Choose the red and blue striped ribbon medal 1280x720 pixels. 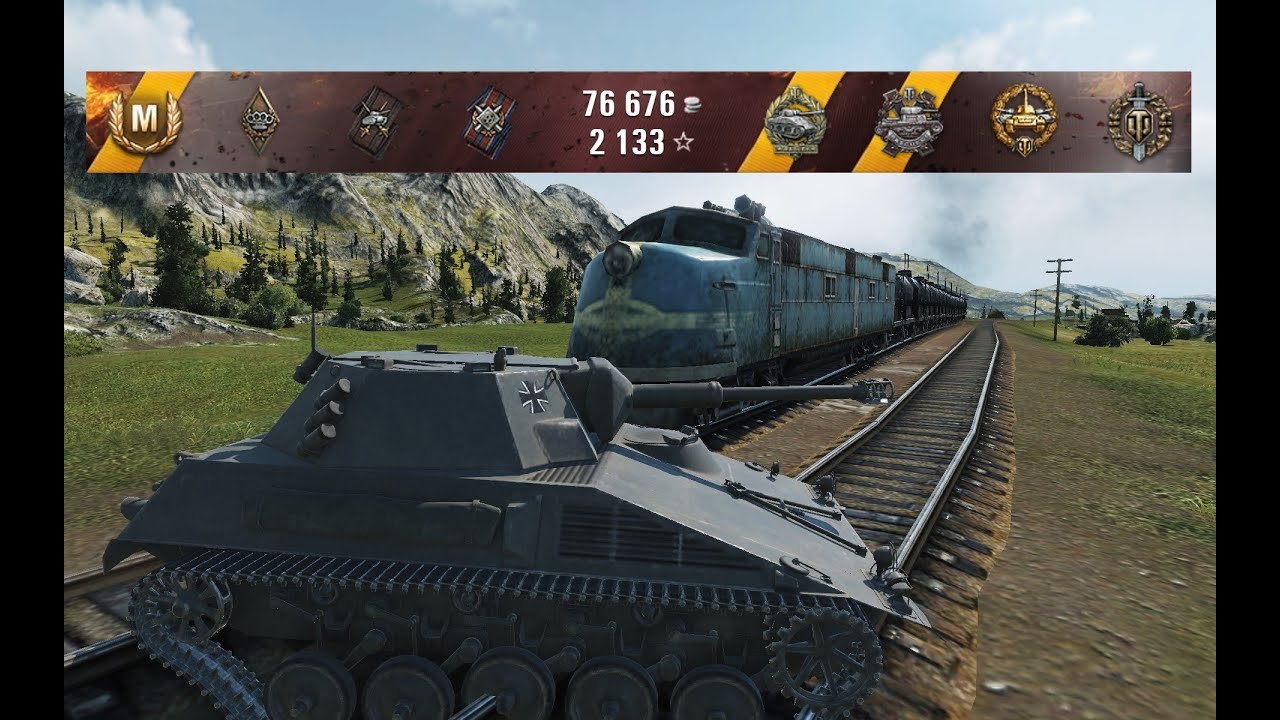tap(490, 122)
